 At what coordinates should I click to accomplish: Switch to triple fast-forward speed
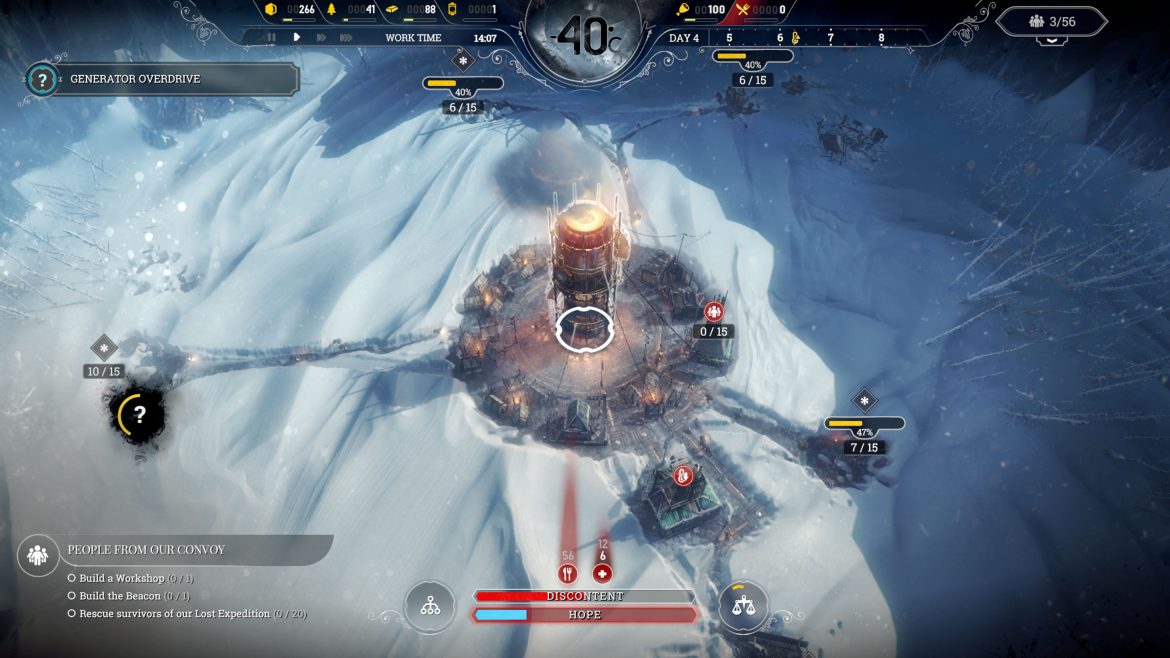[x=346, y=38]
